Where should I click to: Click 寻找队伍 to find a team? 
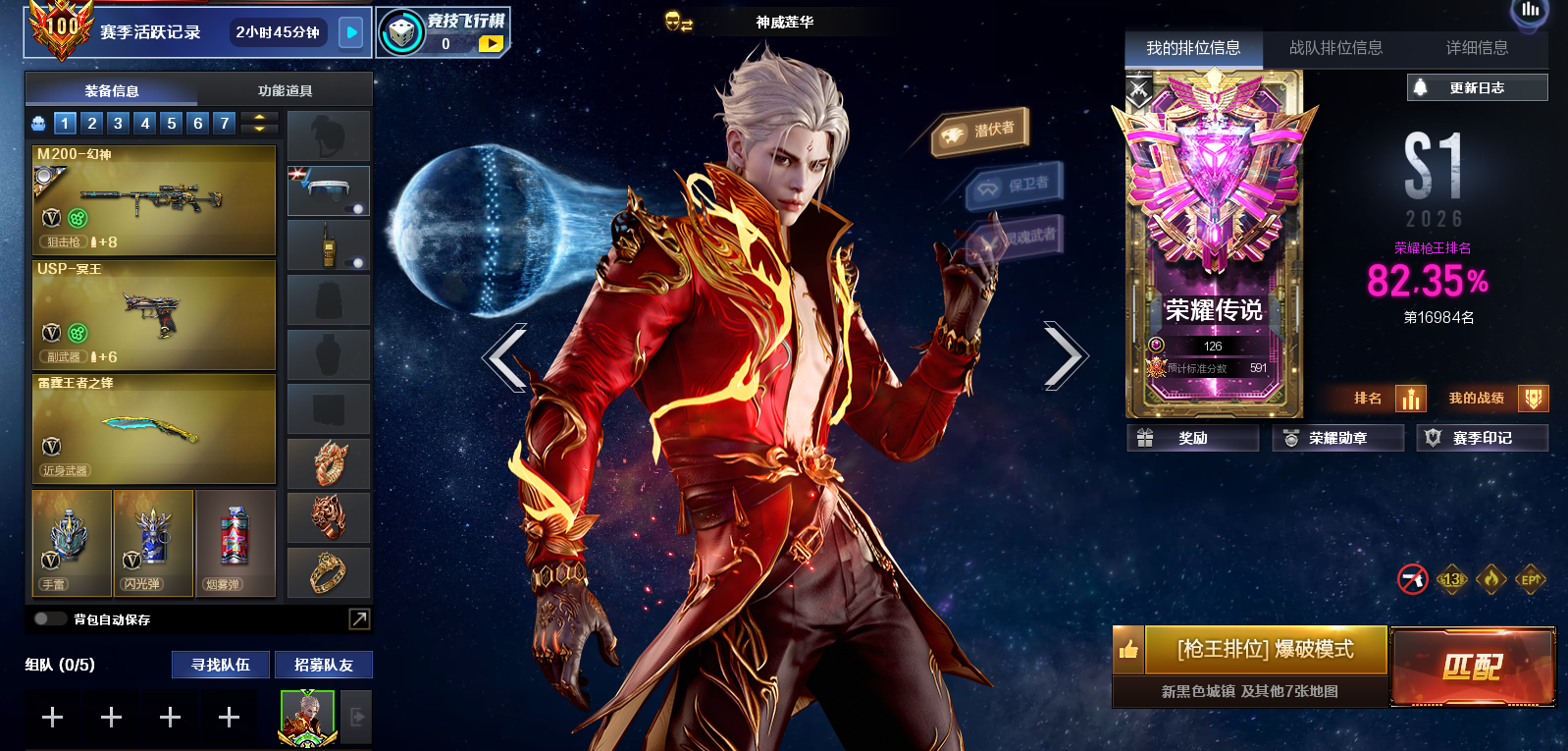(221, 665)
